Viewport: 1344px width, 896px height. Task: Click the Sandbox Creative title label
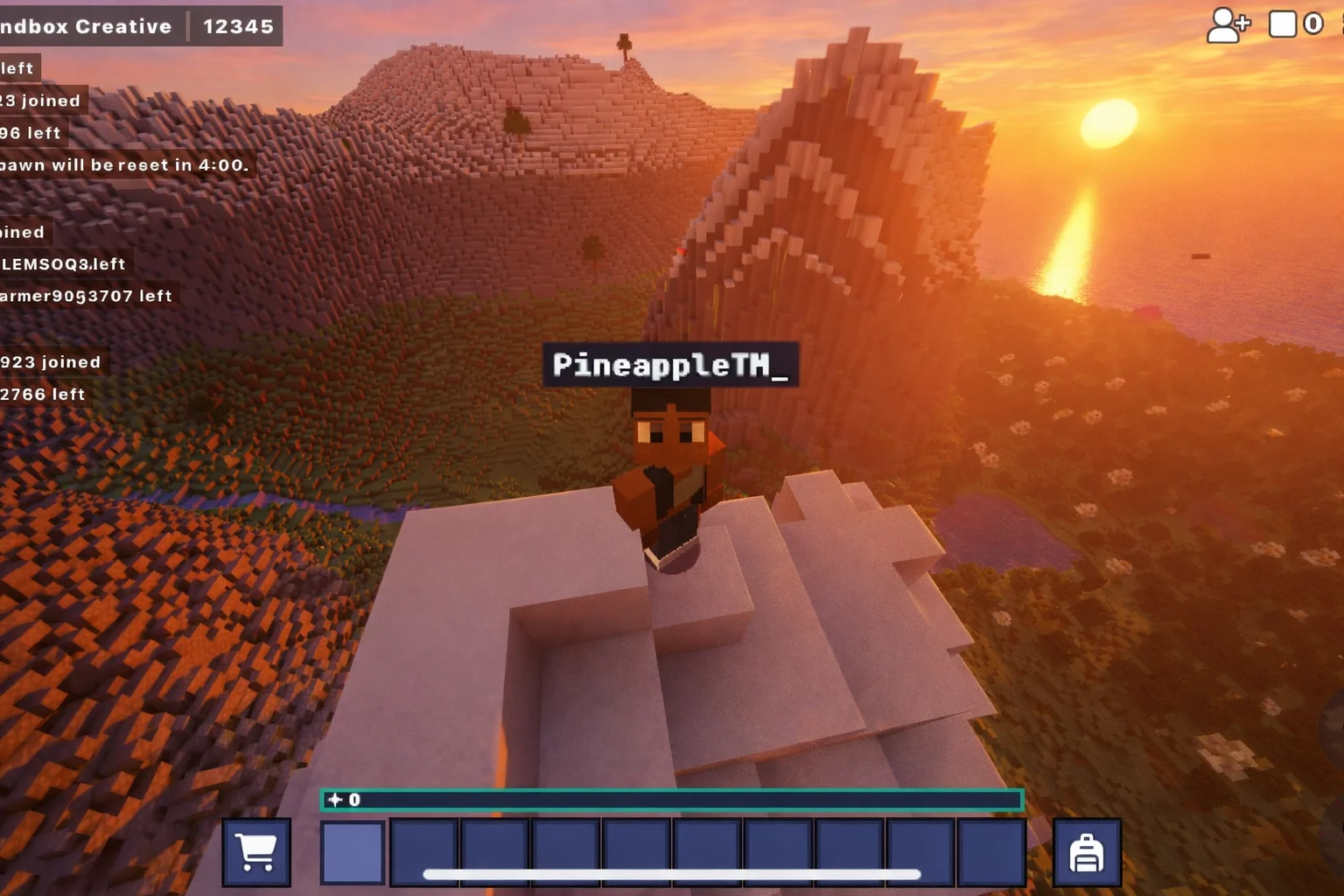point(87,26)
